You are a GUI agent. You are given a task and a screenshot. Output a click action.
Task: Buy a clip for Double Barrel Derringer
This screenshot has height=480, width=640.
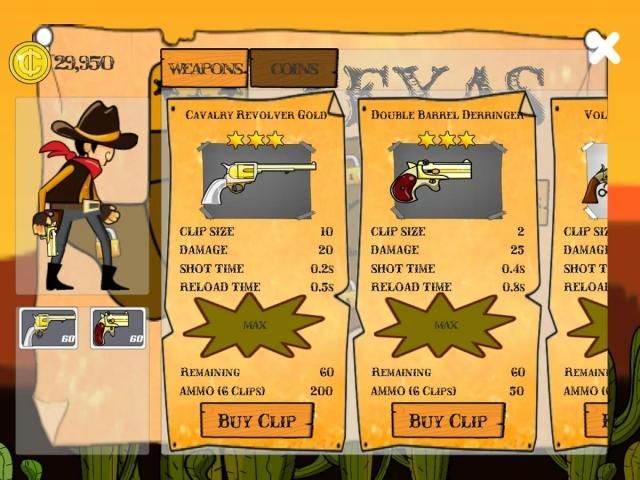point(447,420)
